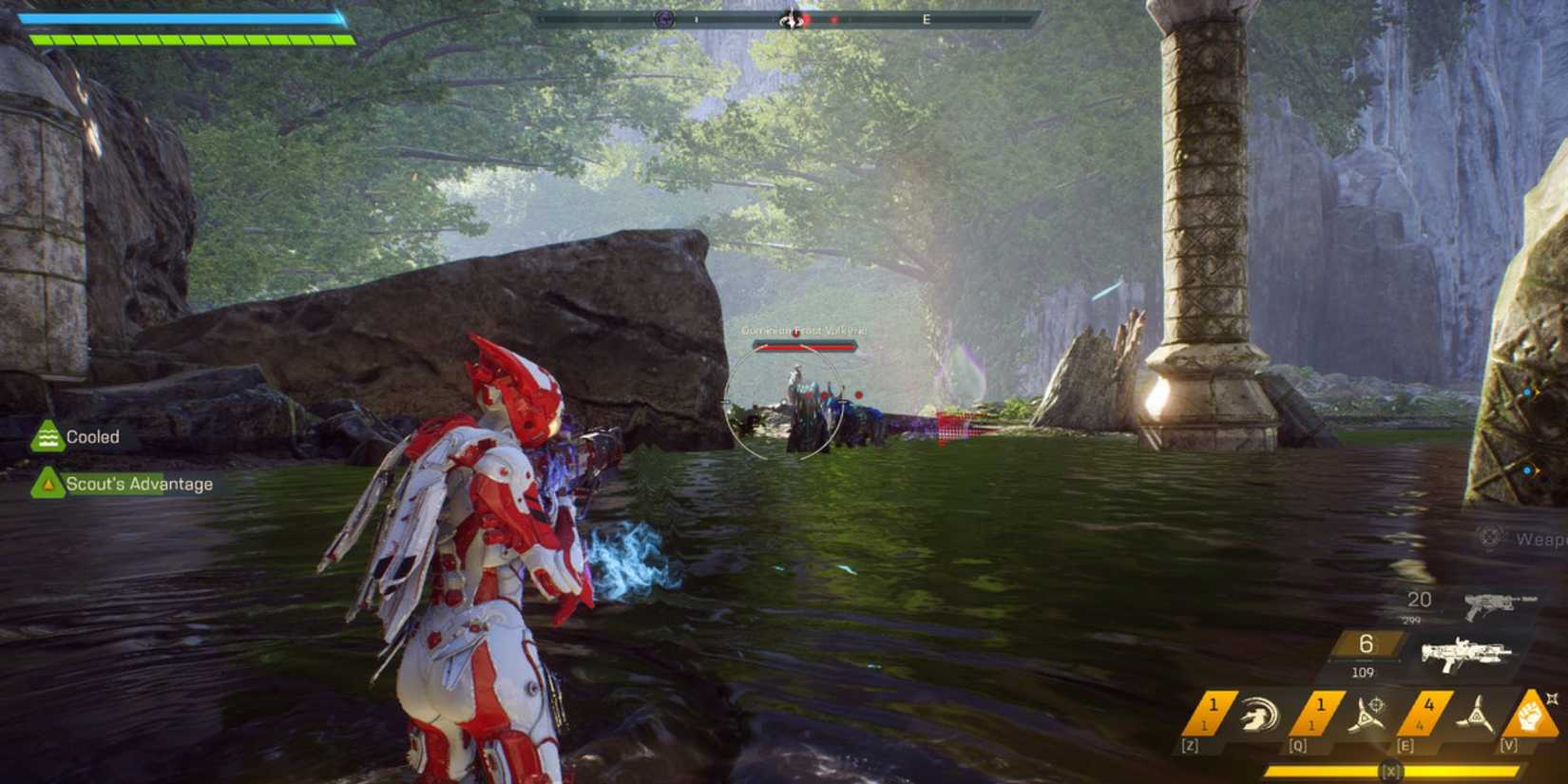
Task: Click the Cooled status effect icon
Action: [x=48, y=436]
